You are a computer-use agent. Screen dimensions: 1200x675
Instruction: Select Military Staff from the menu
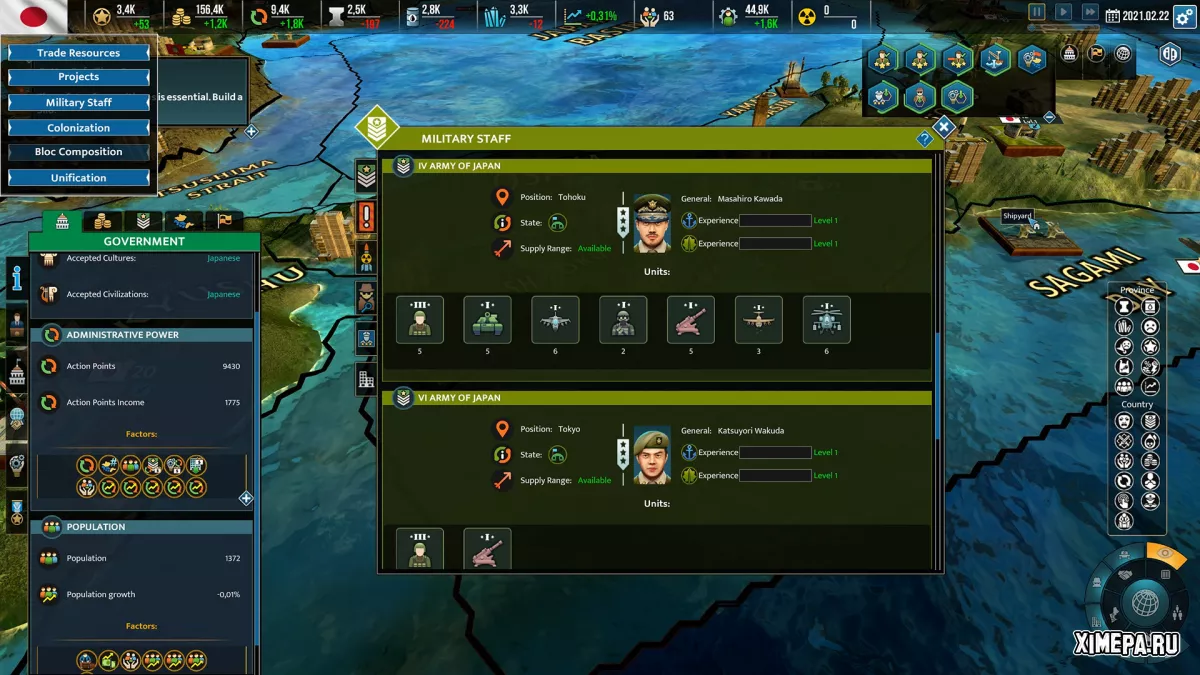(x=78, y=103)
